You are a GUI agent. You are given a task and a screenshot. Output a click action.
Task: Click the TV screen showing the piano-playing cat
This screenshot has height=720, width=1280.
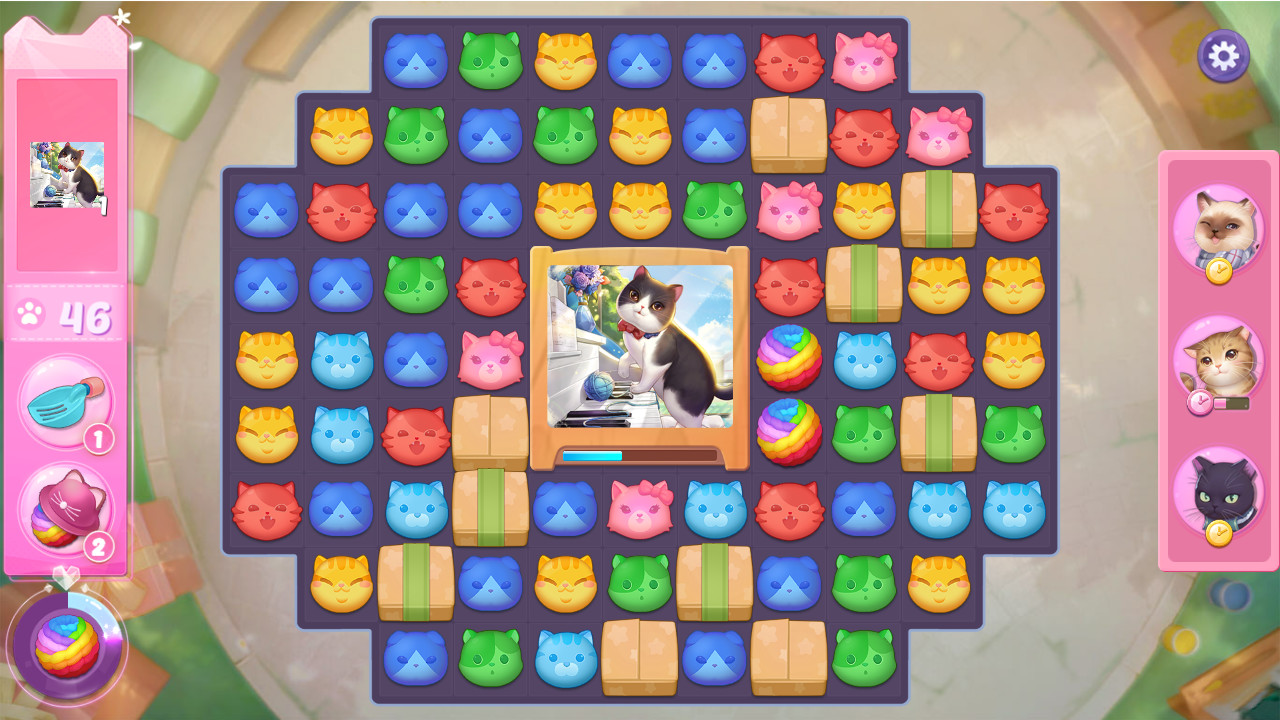640,350
